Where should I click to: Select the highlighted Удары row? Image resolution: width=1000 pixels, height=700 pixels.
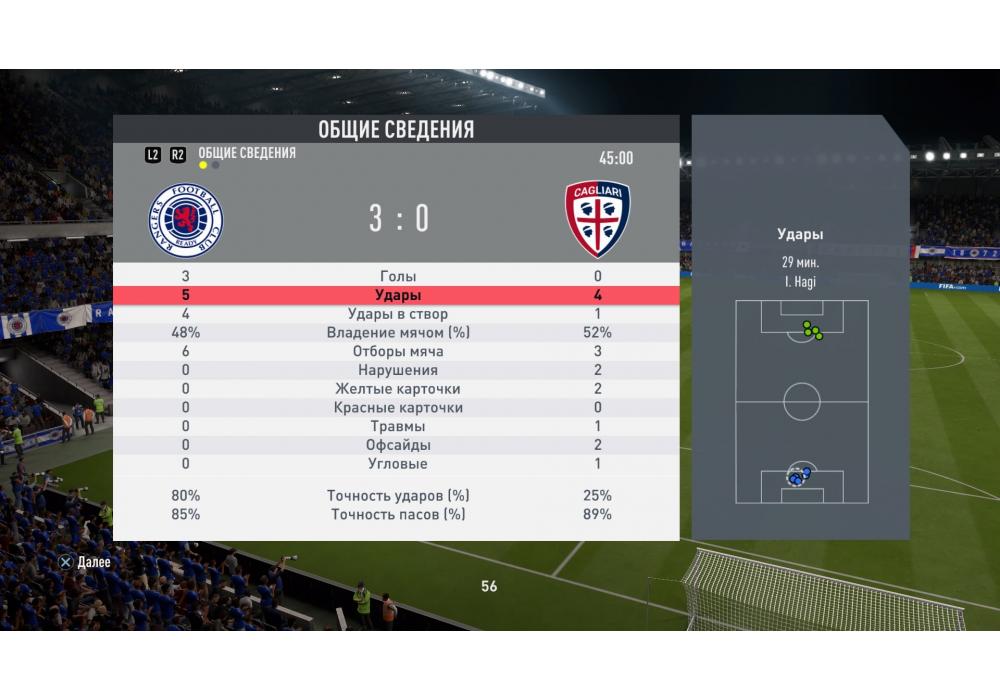pyautogui.click(x=398, y=296)
